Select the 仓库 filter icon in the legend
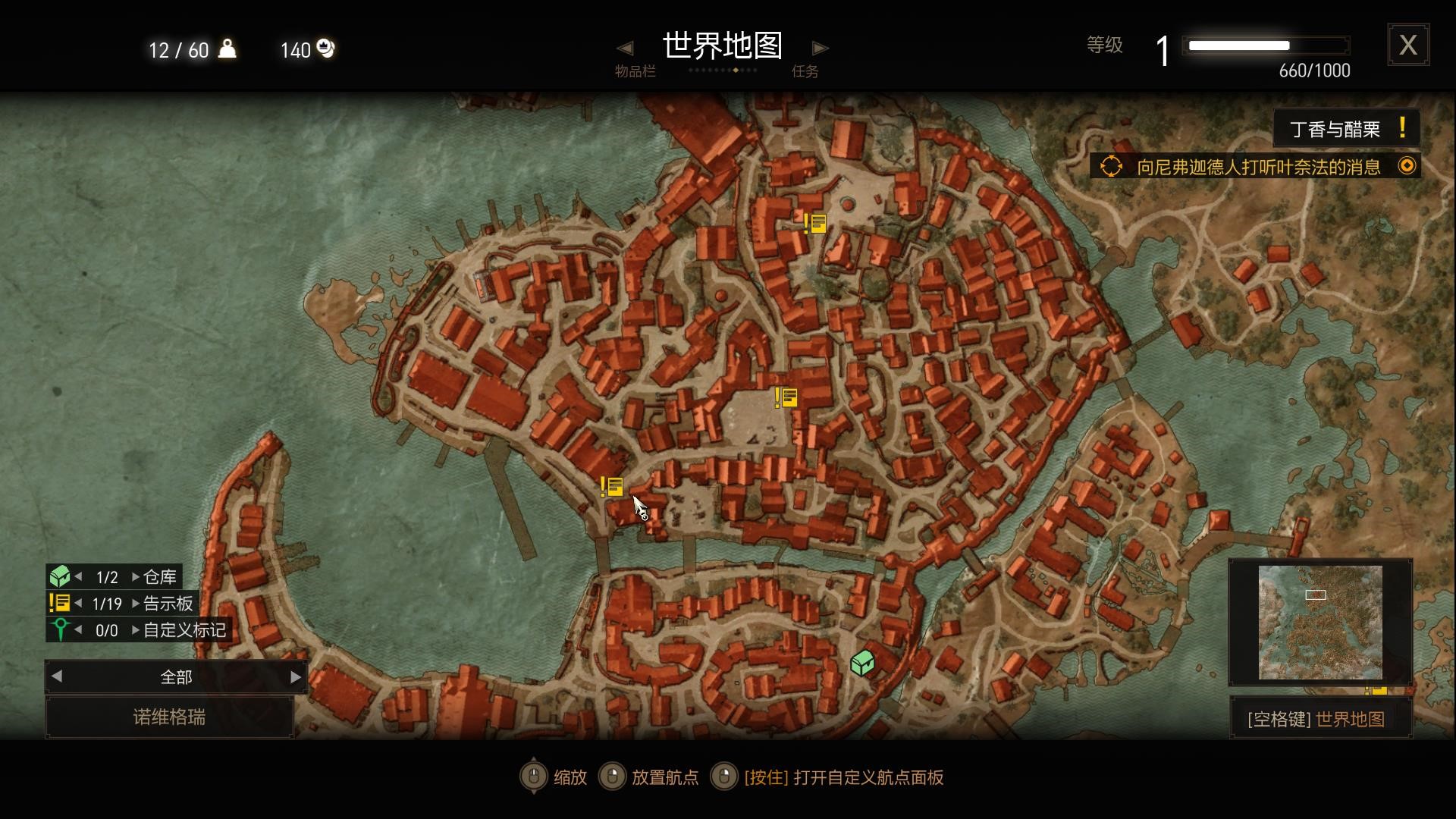 61,576
